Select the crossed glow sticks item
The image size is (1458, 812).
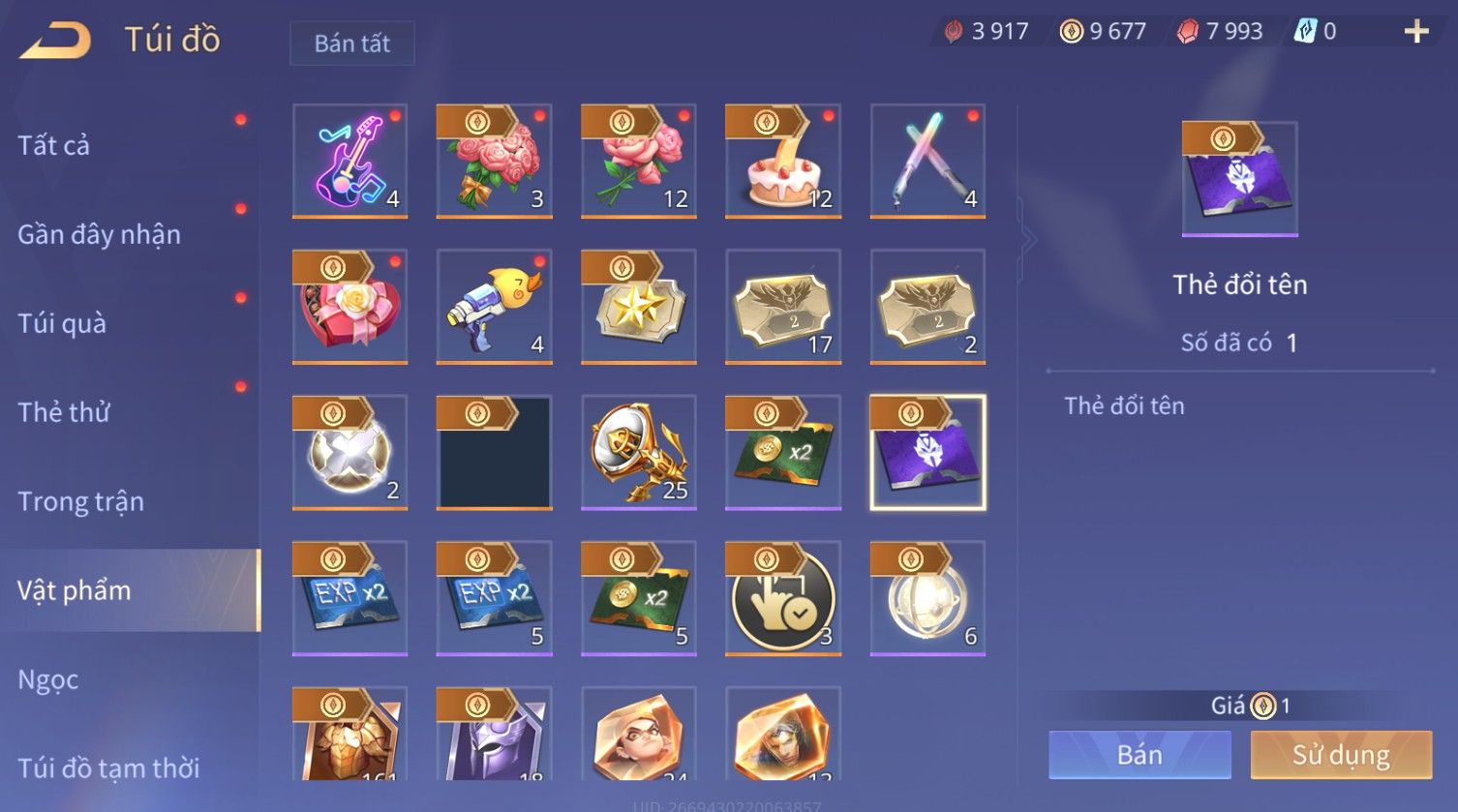pos(927,161)
